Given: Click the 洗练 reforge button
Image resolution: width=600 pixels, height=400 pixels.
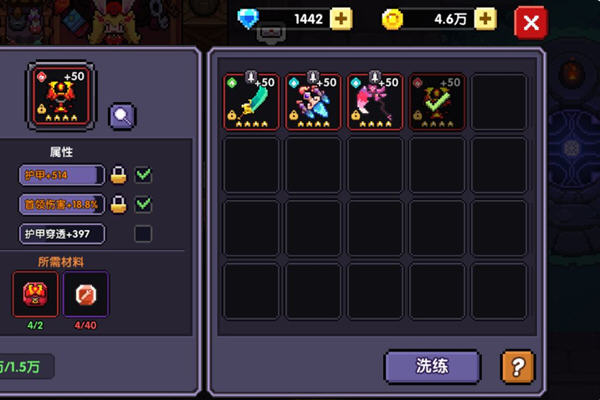Looking at the screenshot, I should pos(432,366).
